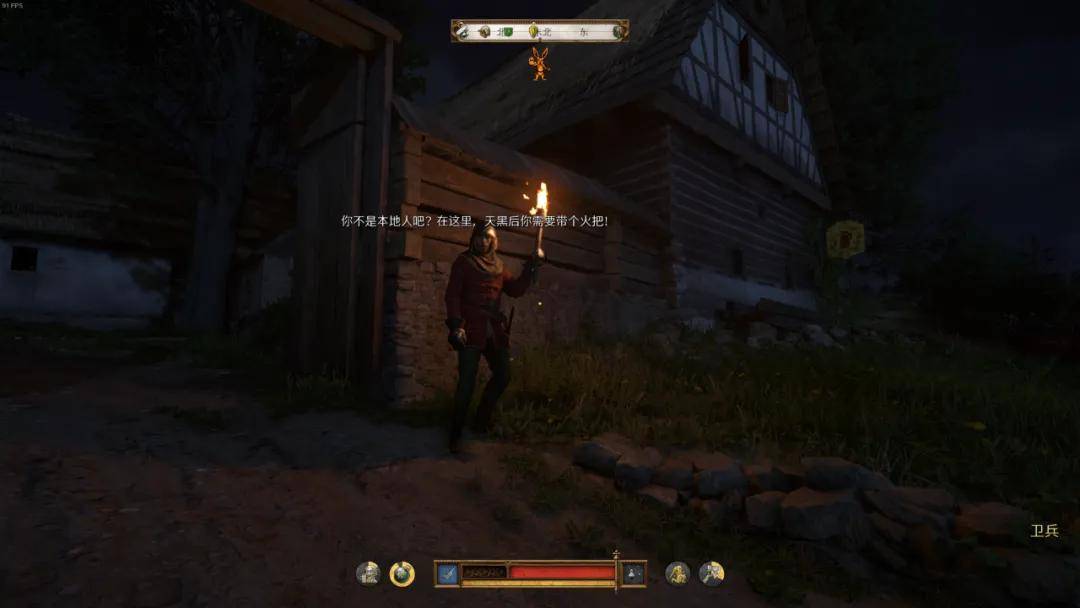Screen dimensions: 1080x608
Task: Select the dark slot right of health bar
Action: coord(633,573)
